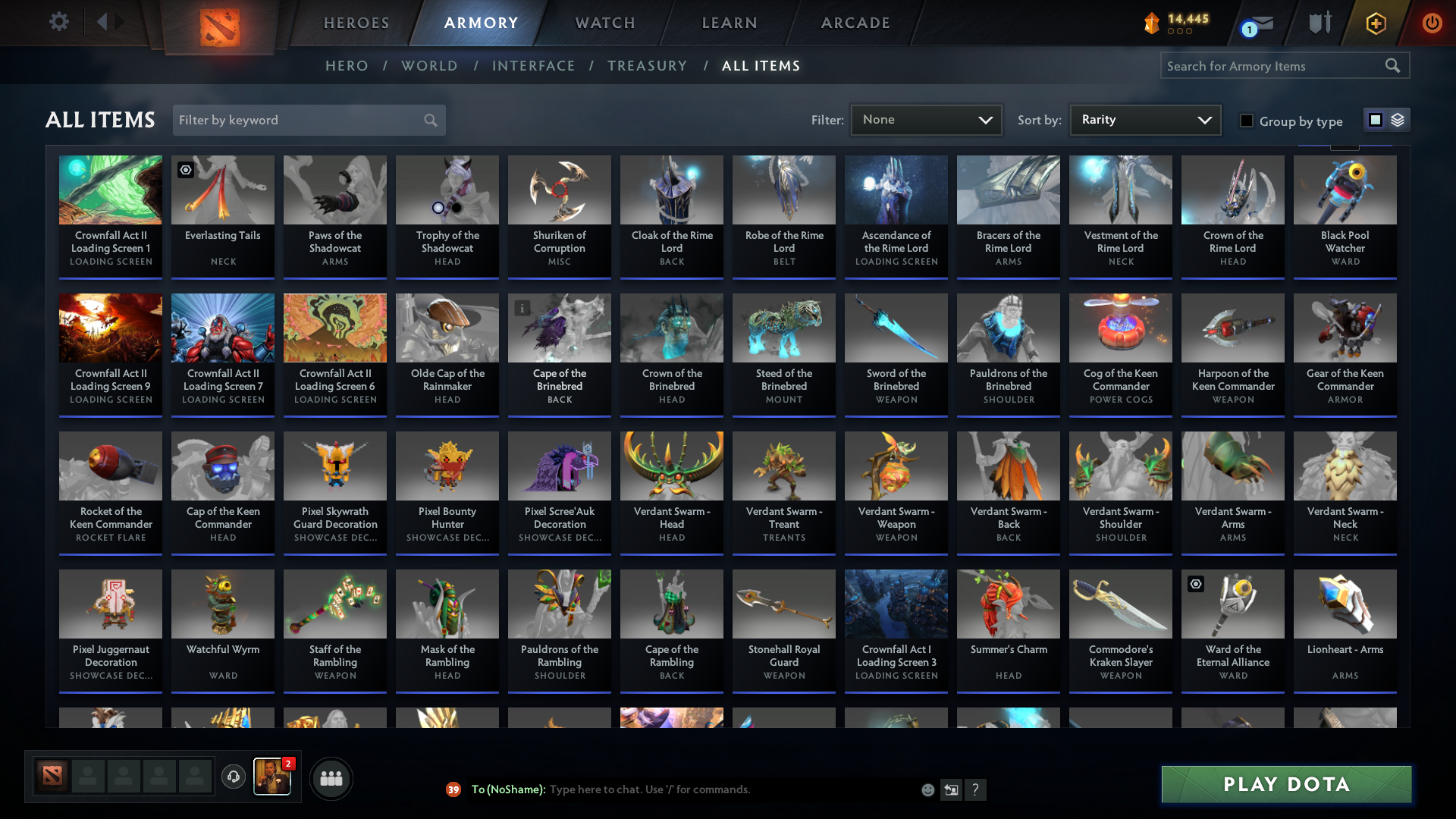Screen dimensions: 1456x819
Task: Click the Dota 2 logo in the top bar
Action: pyautogui.click(x=220, y=23)
